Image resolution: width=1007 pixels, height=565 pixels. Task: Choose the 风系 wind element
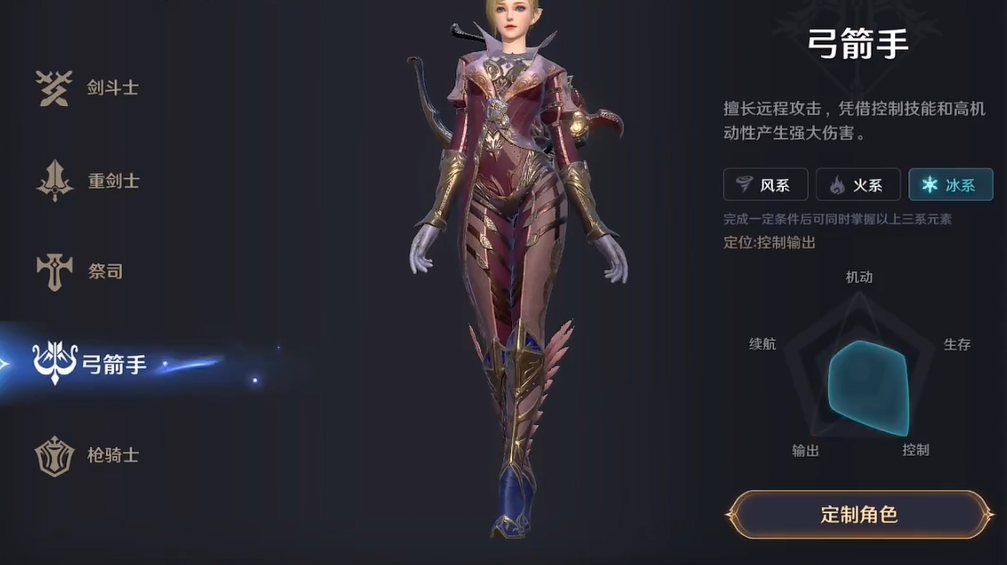(x=765, y=185)
